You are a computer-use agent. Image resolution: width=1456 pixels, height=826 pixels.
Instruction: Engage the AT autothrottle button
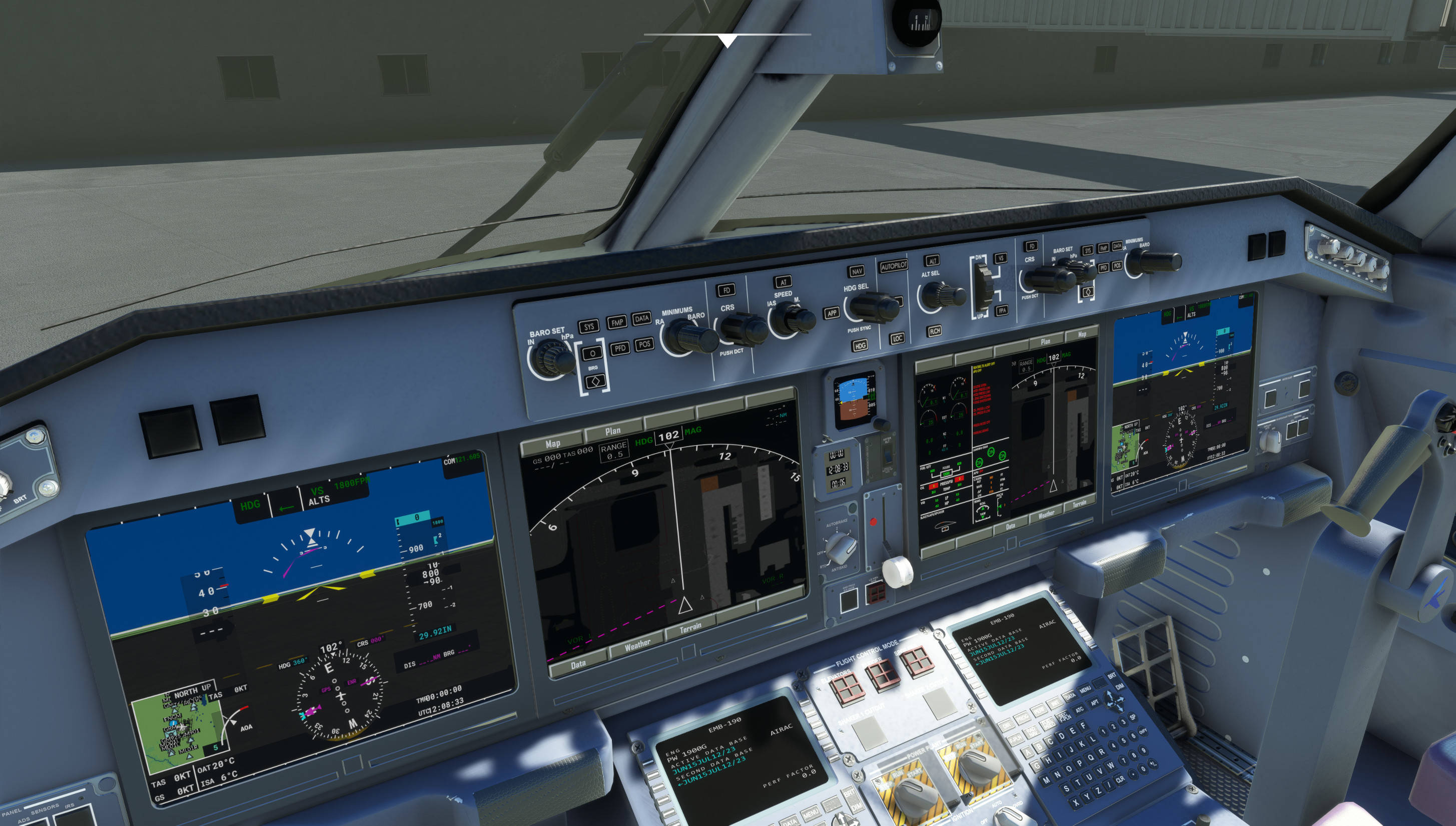(x=784, y=282)
